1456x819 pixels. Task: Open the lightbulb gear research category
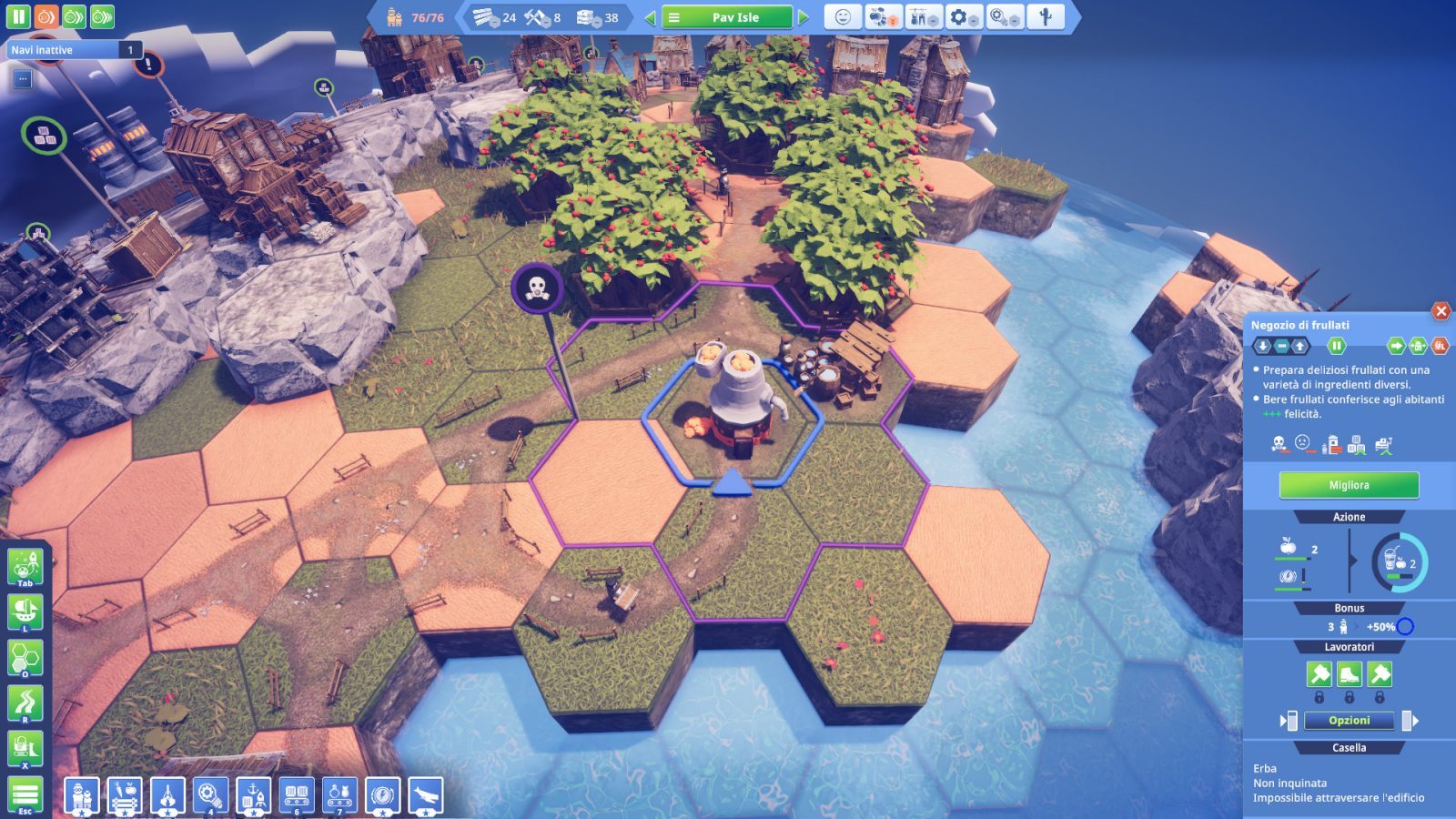pos(210,795)
